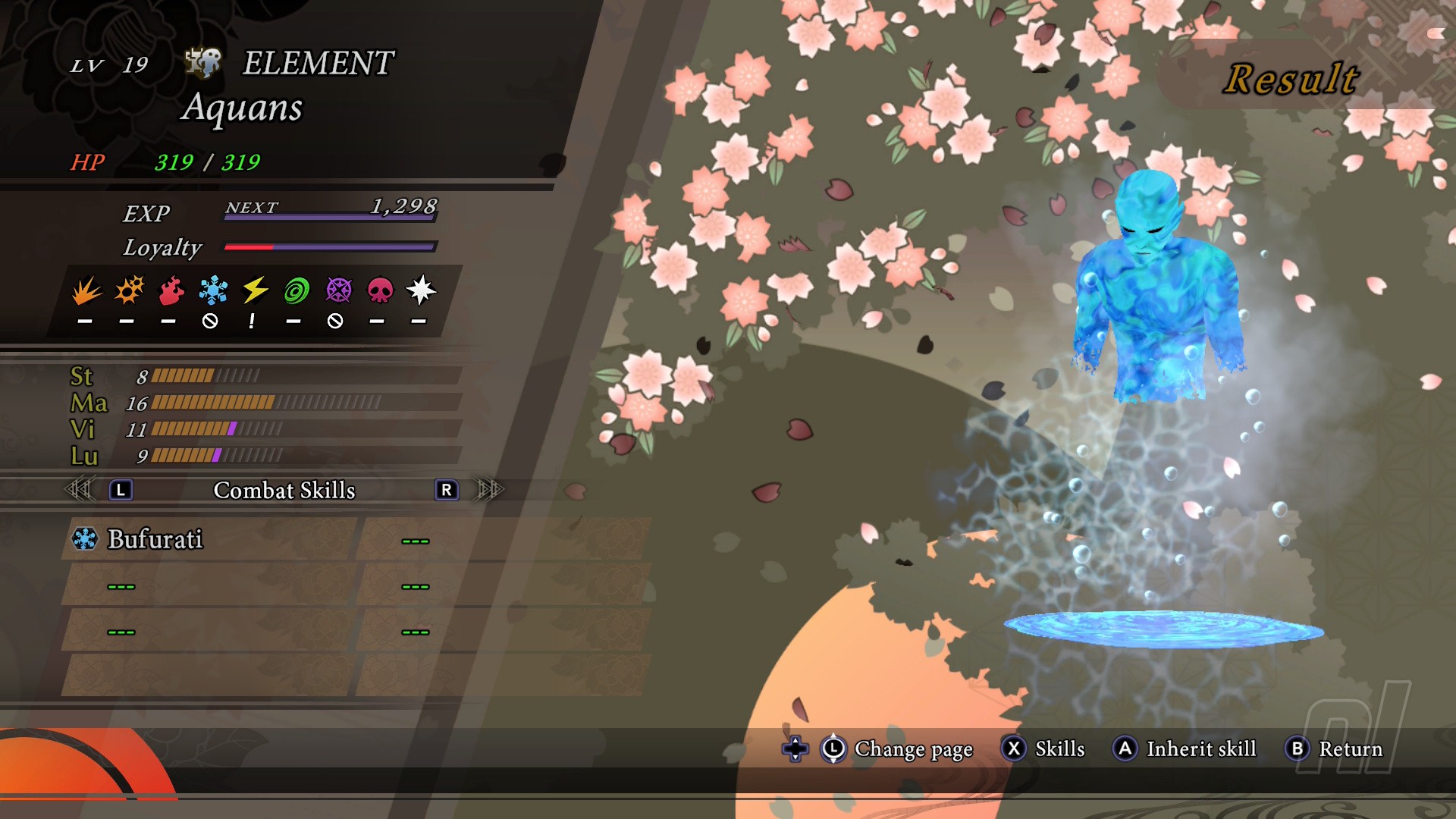Choose Inherit skill
Screen dimensions: 1456x819
pos(1185,749)
